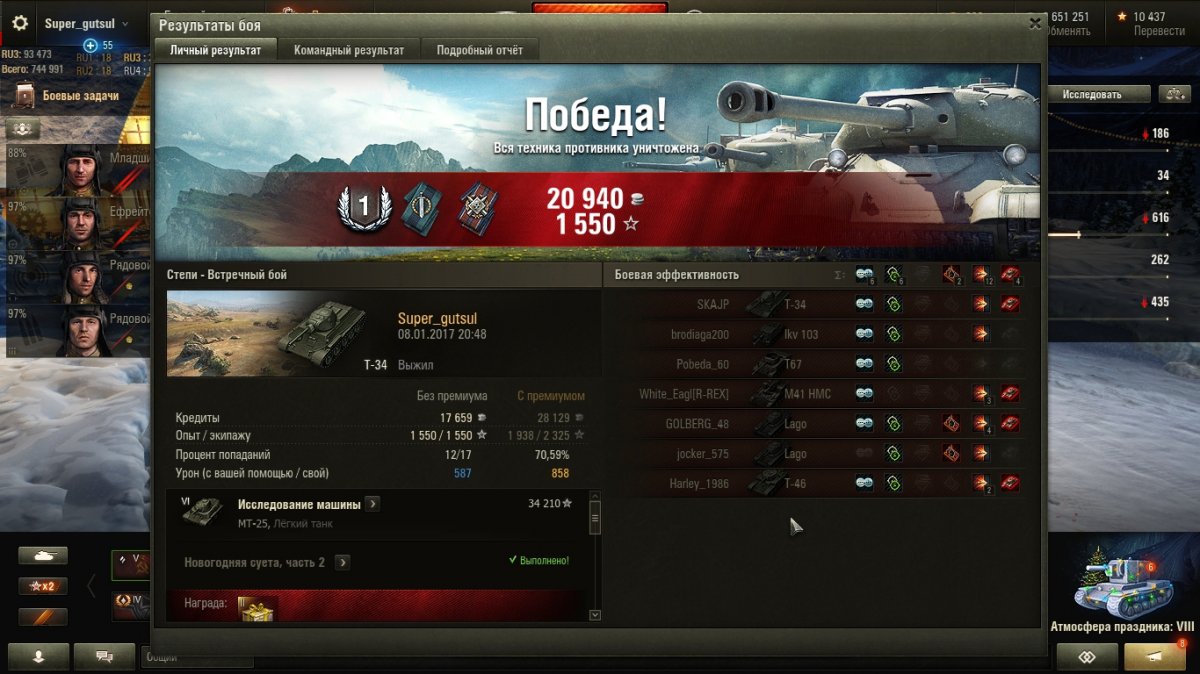Toggle the x2 experience tank filter
The height and width of the screenshot is (674, 1200).
(x=43, y=586)
